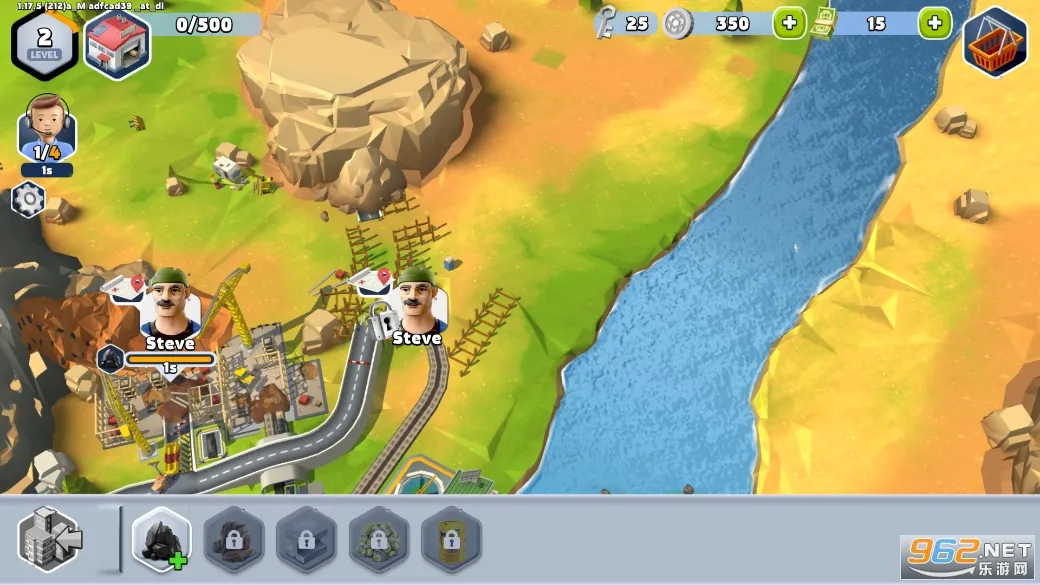Select Steve's portrait with the progress bar
1040x585 pixels.
[x=170, y=305]
